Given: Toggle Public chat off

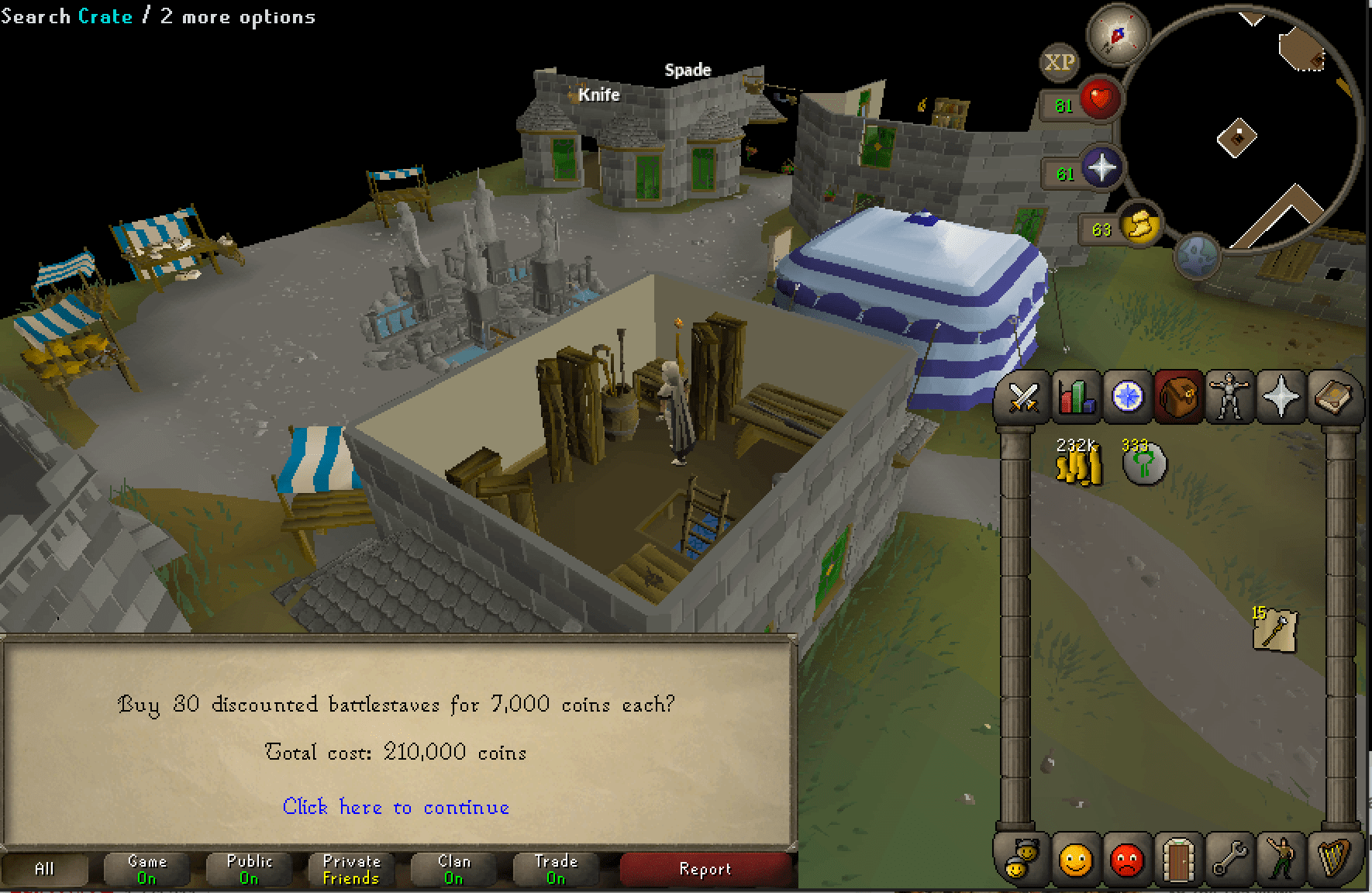Looking at the screenshot, I should coord(248,868).
